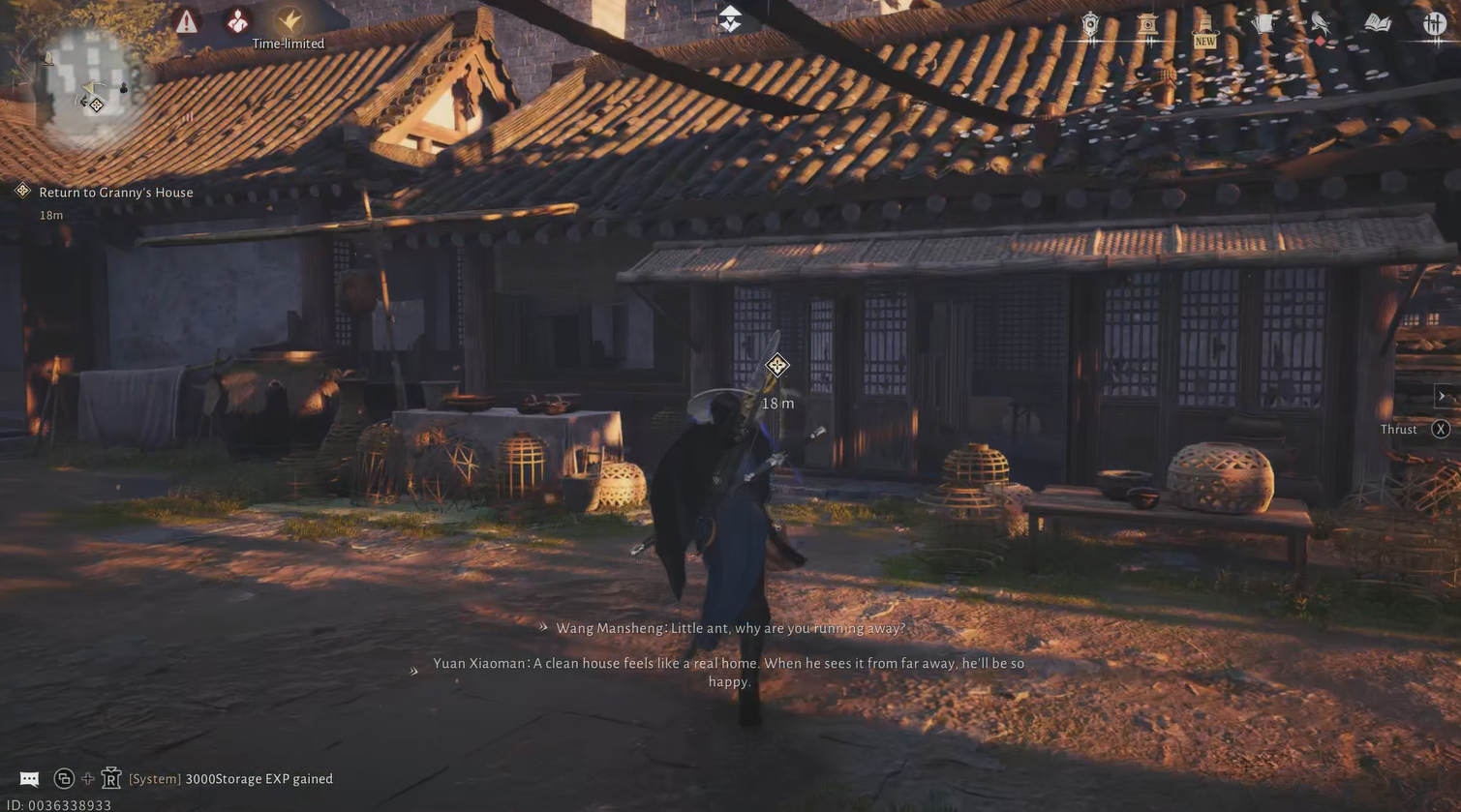Open the bird icon with red notification
The width and height of the screenshot is (1461, 812).
(1321, 26)
